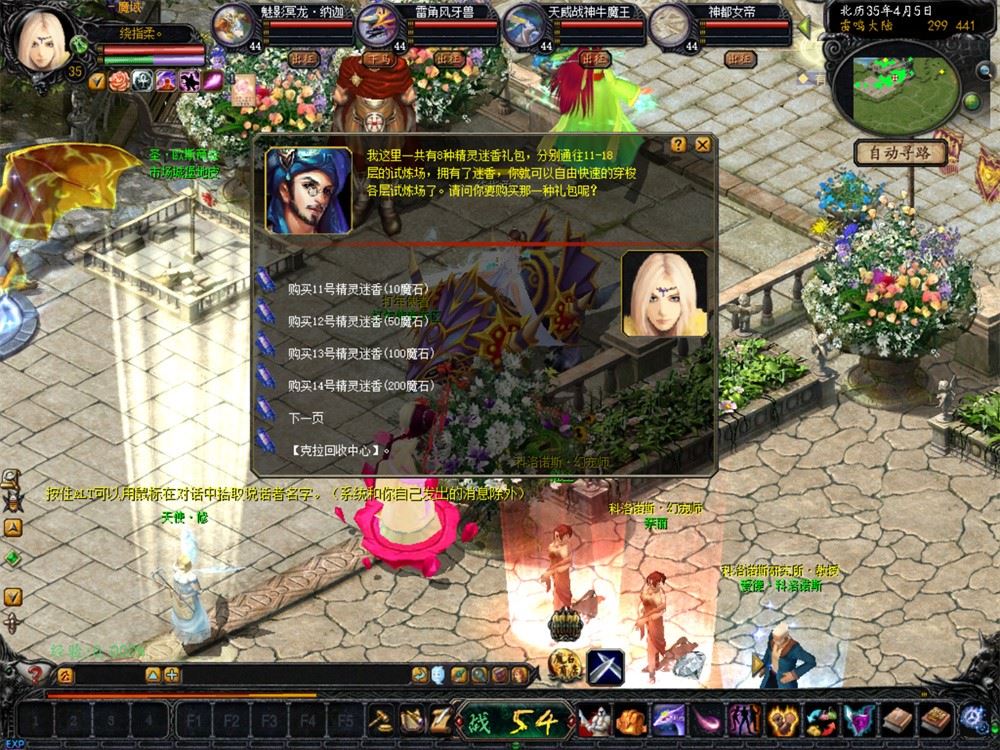This screenshot has height=750, width=1000.
Task: Select the 魅影冥龙·纳迦 pet portrait
Action: [233, 24]
